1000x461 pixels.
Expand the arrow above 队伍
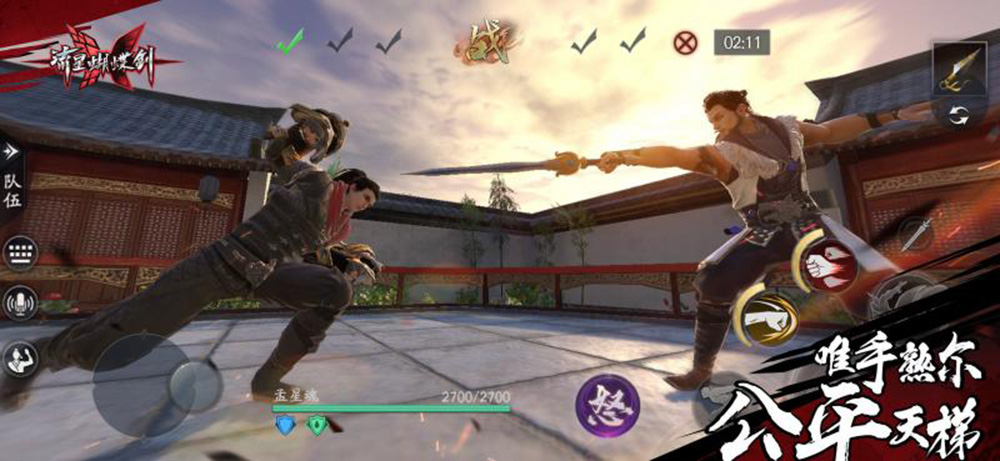[x=12, y=151]
